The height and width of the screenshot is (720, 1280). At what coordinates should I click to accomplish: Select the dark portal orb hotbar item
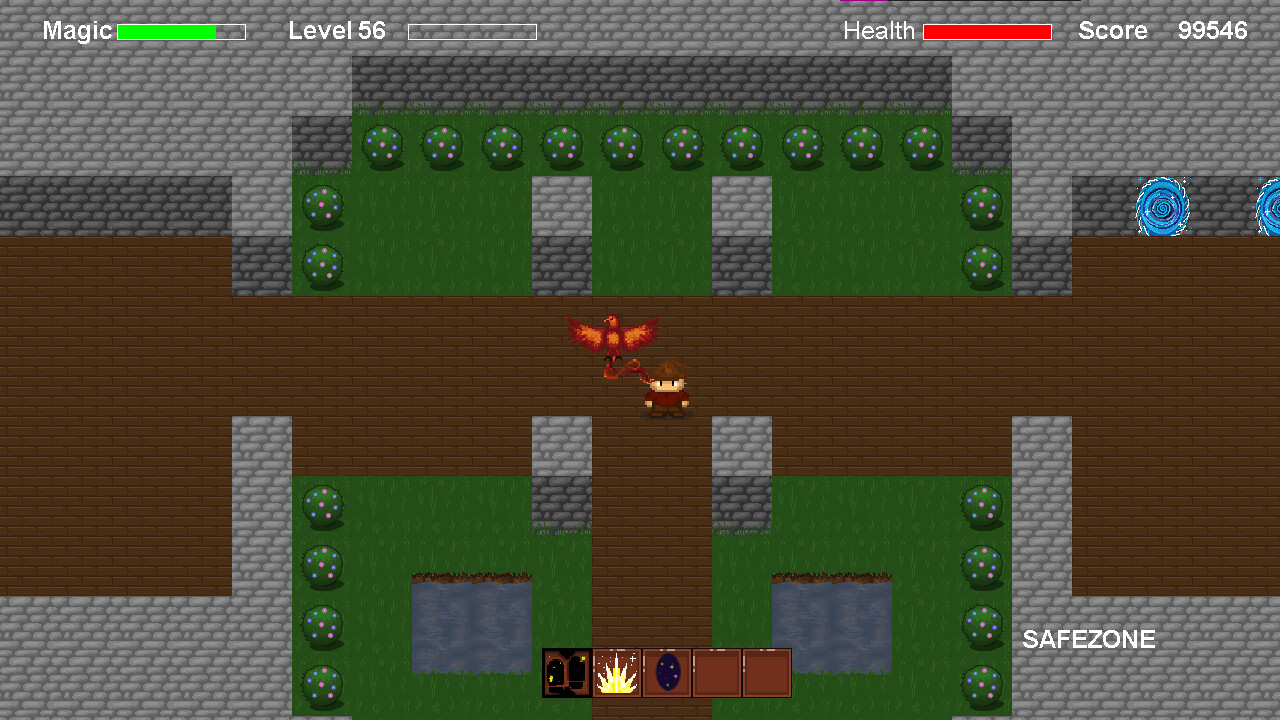tap(666, 672)
